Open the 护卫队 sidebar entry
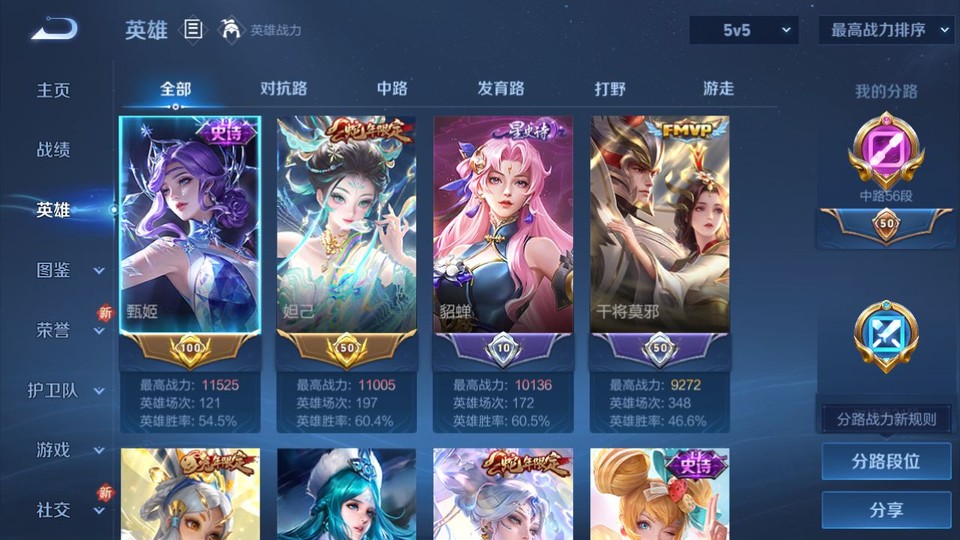Viewport: 960px width, 540px height. [54, 390]
